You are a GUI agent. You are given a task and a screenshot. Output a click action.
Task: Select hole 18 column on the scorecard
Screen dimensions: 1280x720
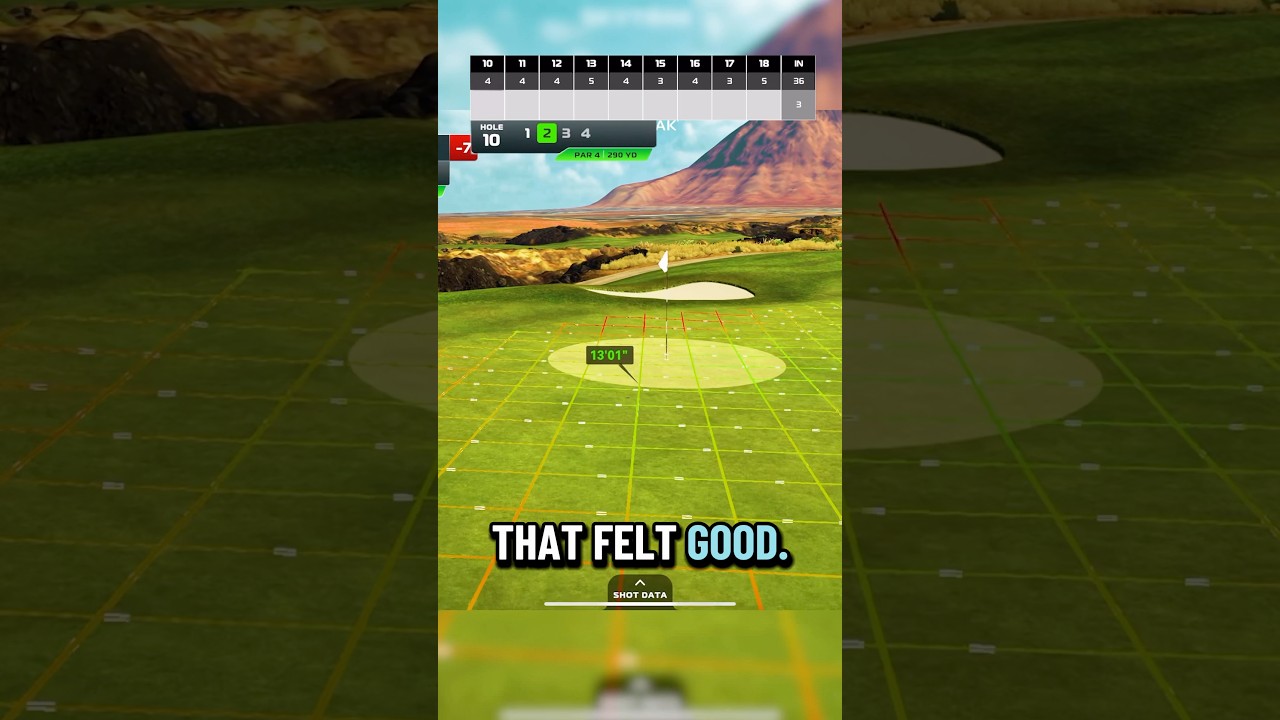click(764, 70)
